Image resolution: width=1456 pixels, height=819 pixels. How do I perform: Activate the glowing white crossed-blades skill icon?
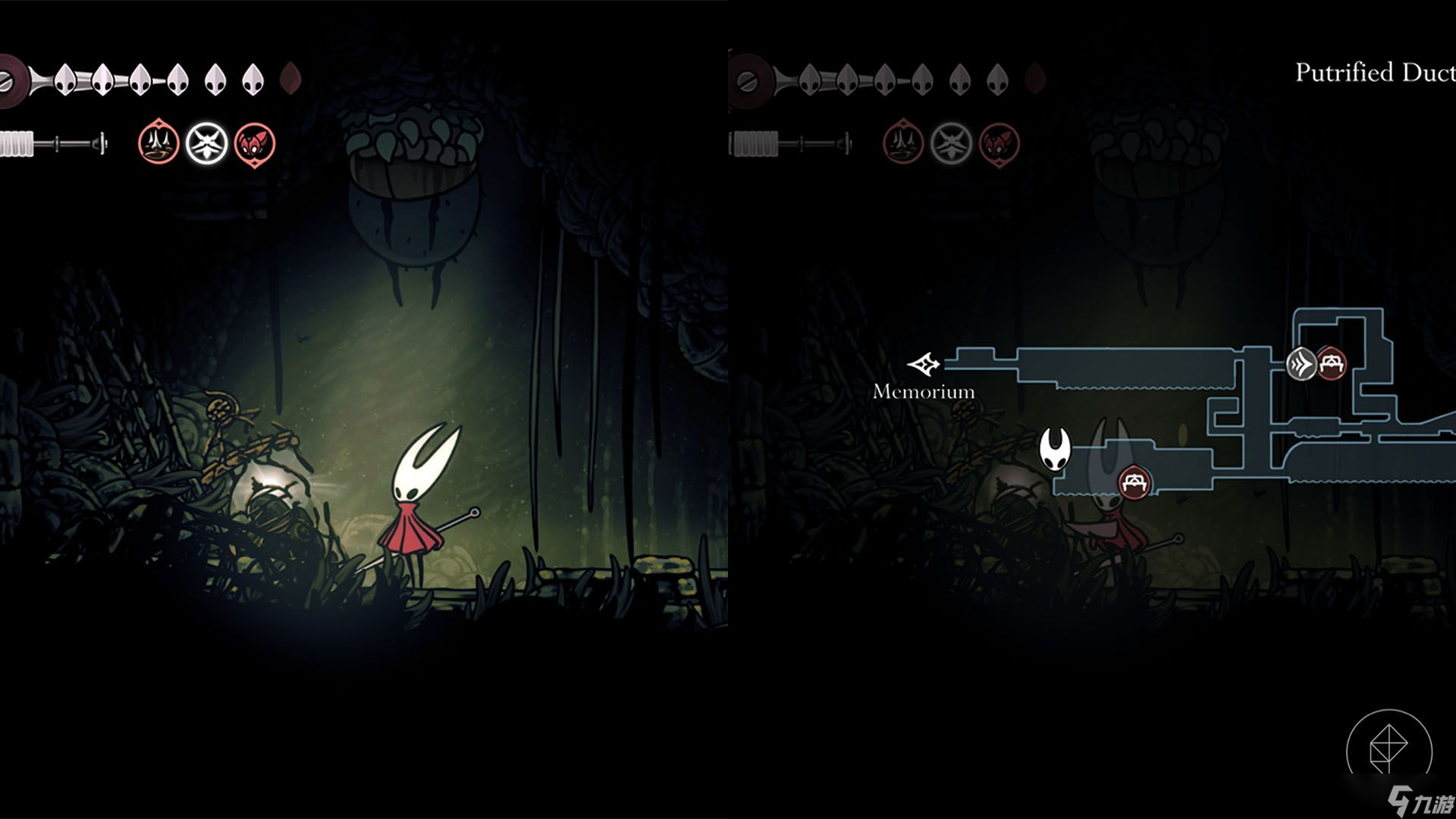207,143
